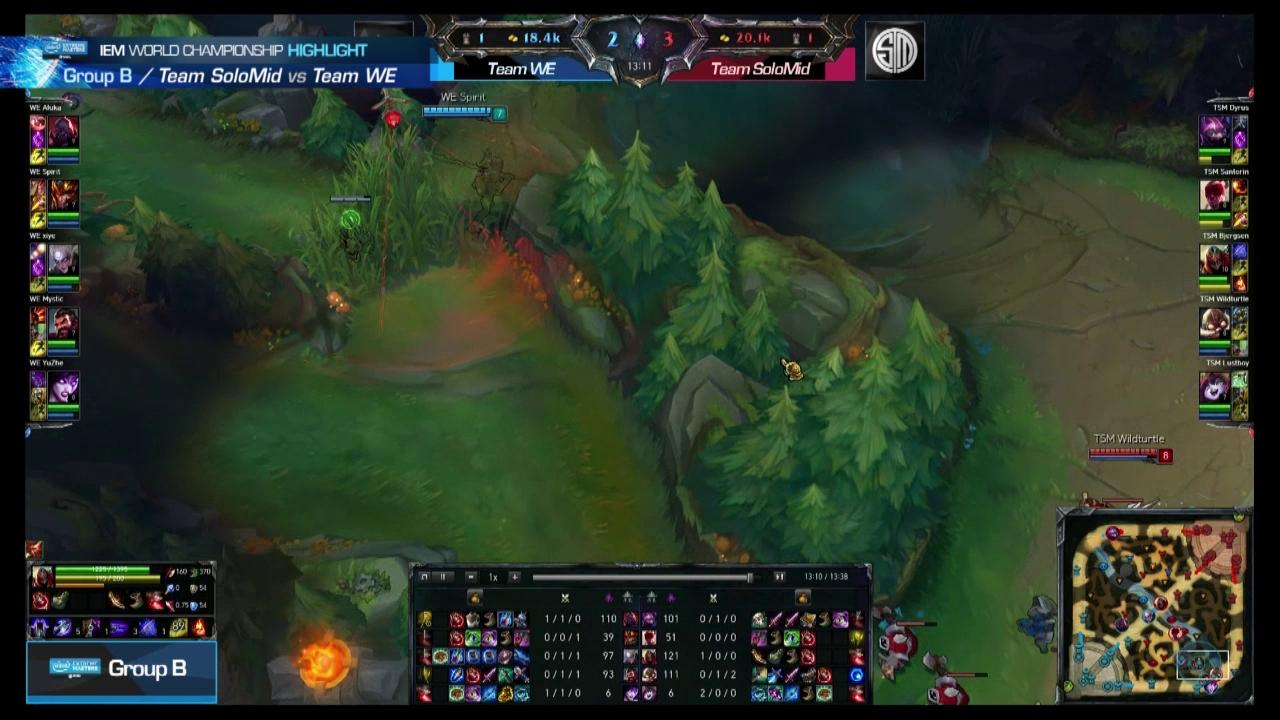
Task: Select the Team SoloMid name banner
Action: click(x=763, y=68)
